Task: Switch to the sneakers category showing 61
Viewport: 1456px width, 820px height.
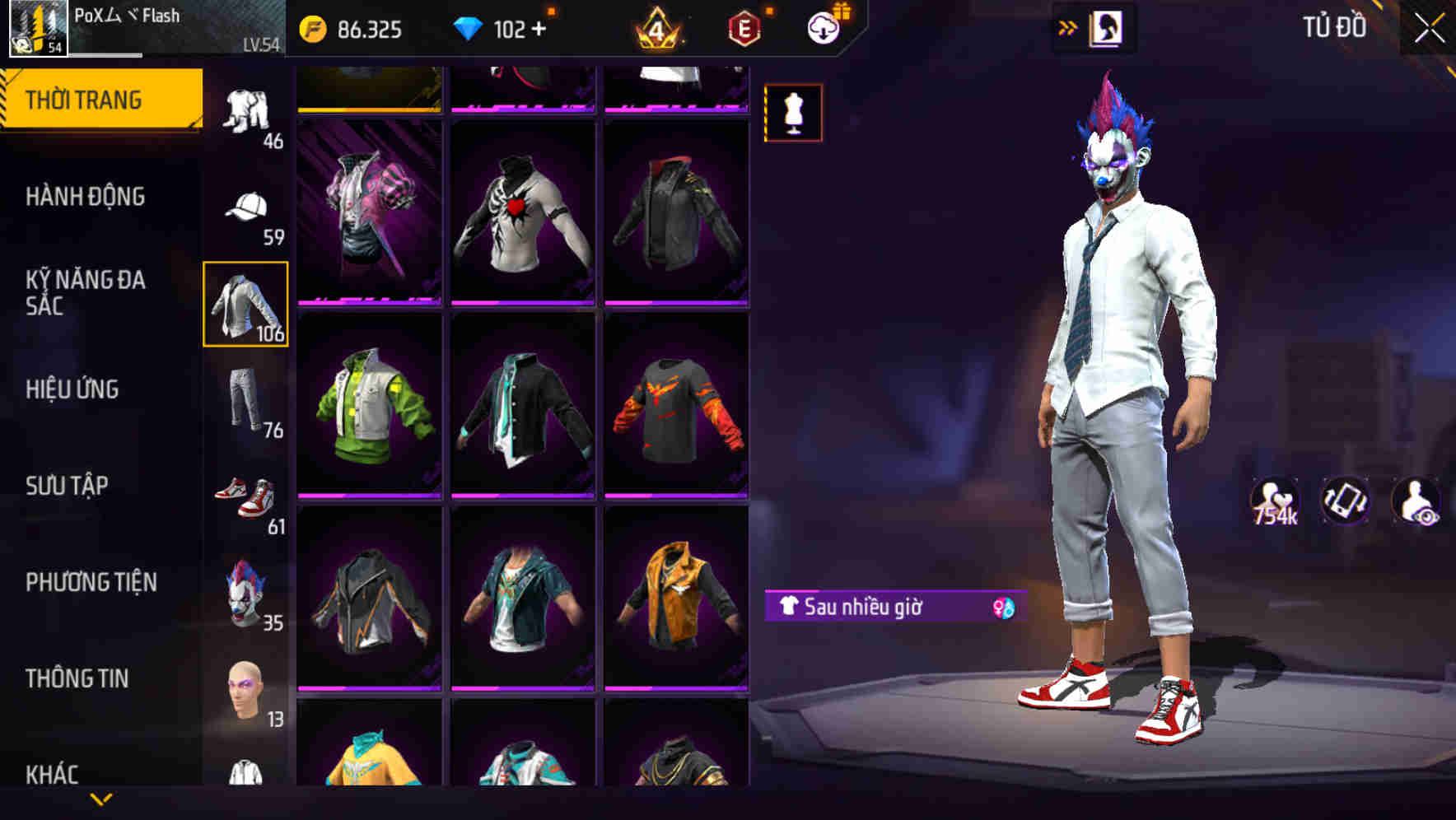Action: 245,492
